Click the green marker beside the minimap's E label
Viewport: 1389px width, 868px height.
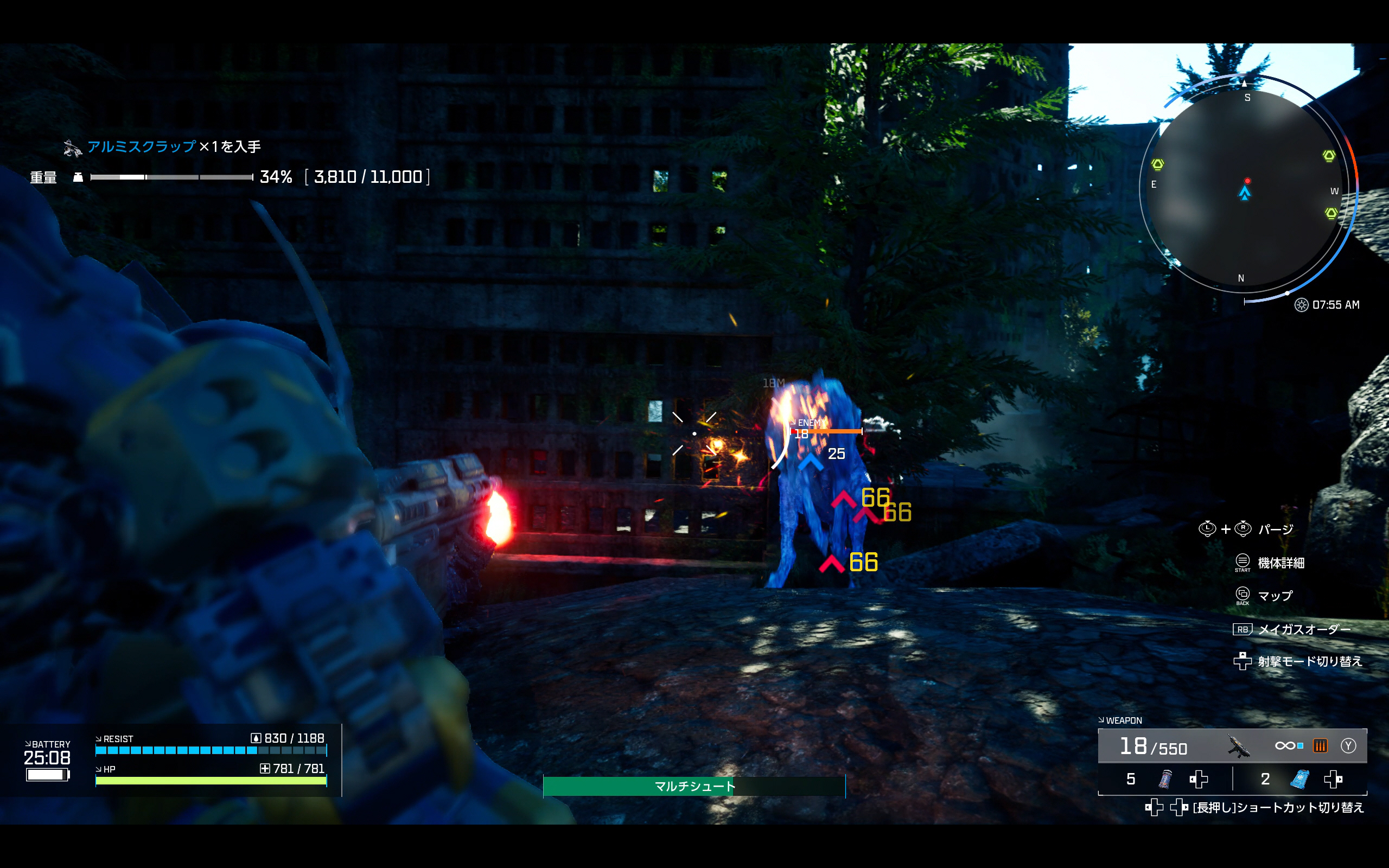coord(1158,165)
